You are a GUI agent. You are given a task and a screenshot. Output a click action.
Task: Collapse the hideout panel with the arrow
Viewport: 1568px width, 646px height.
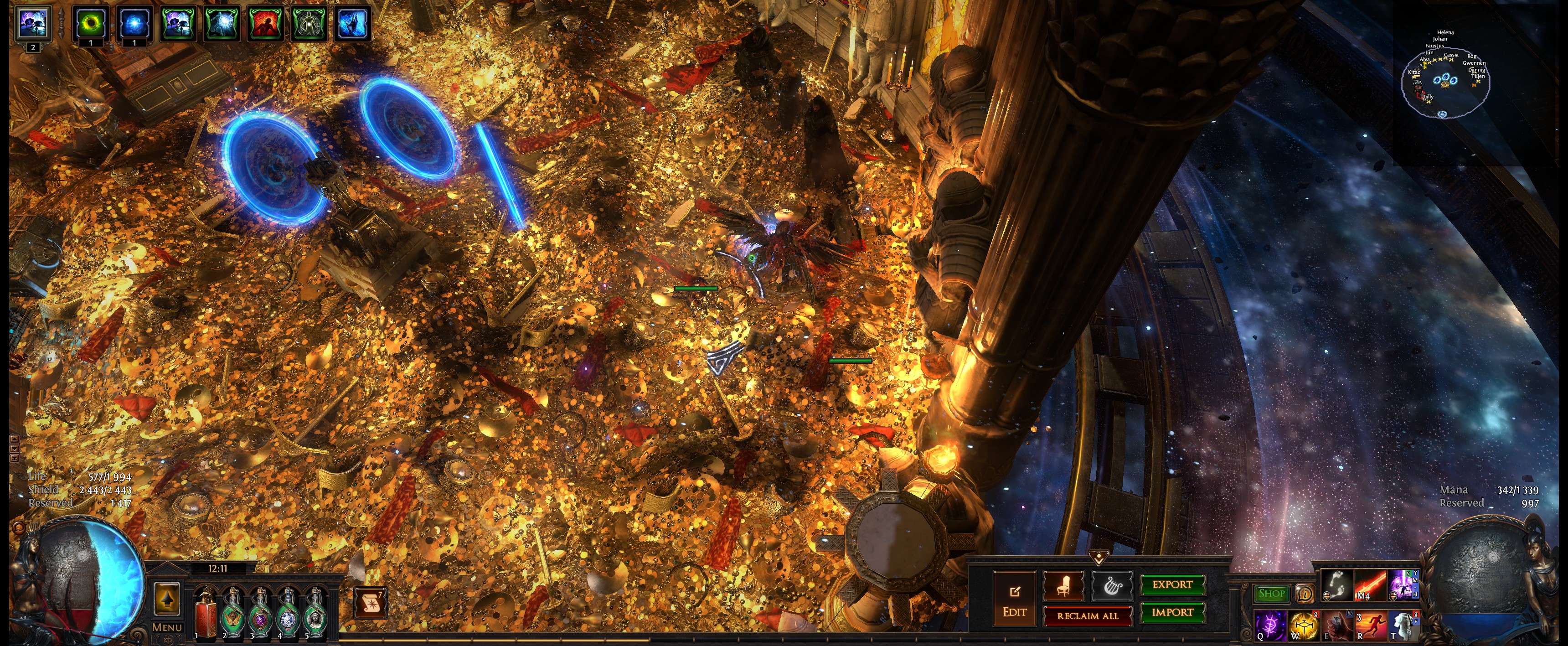point(1099,557)
